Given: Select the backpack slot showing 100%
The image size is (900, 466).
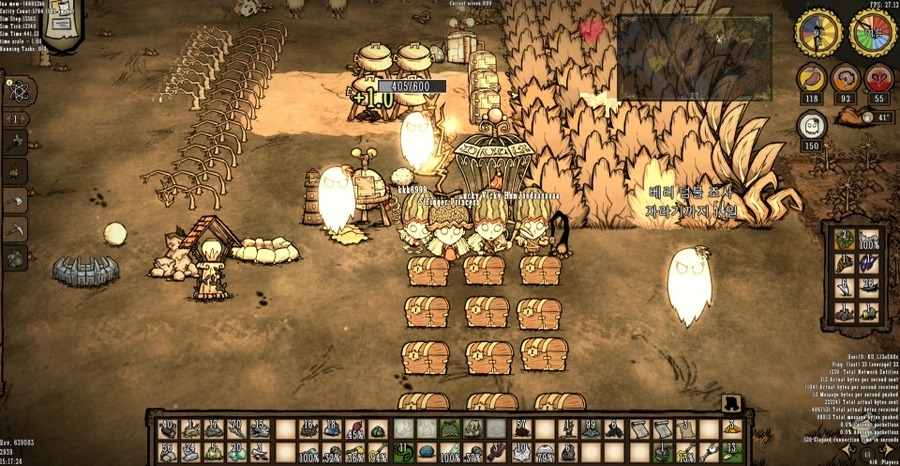Looking at the screenshot, I should [x=868, y=241].
